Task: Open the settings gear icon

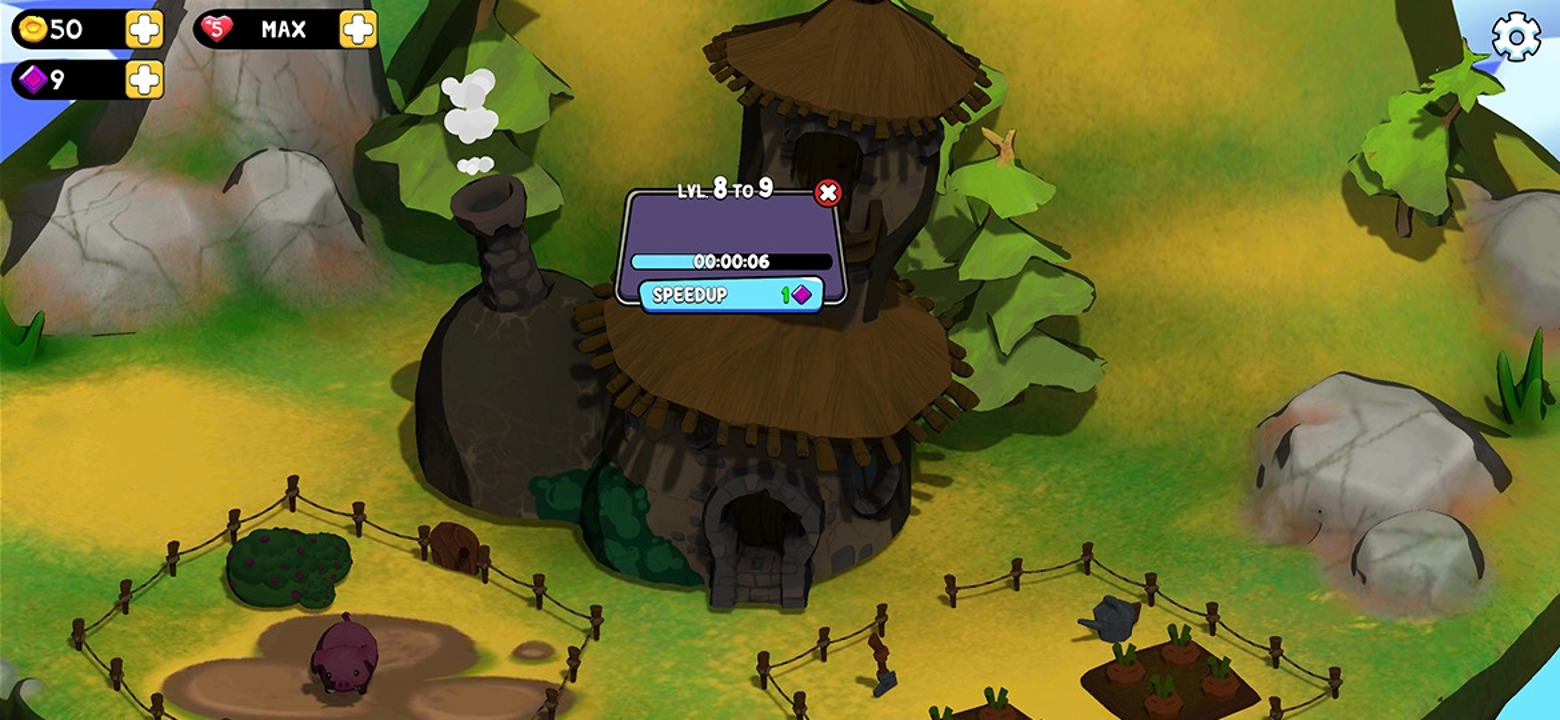Action: pyautogui.click(x=1516, y=38)
